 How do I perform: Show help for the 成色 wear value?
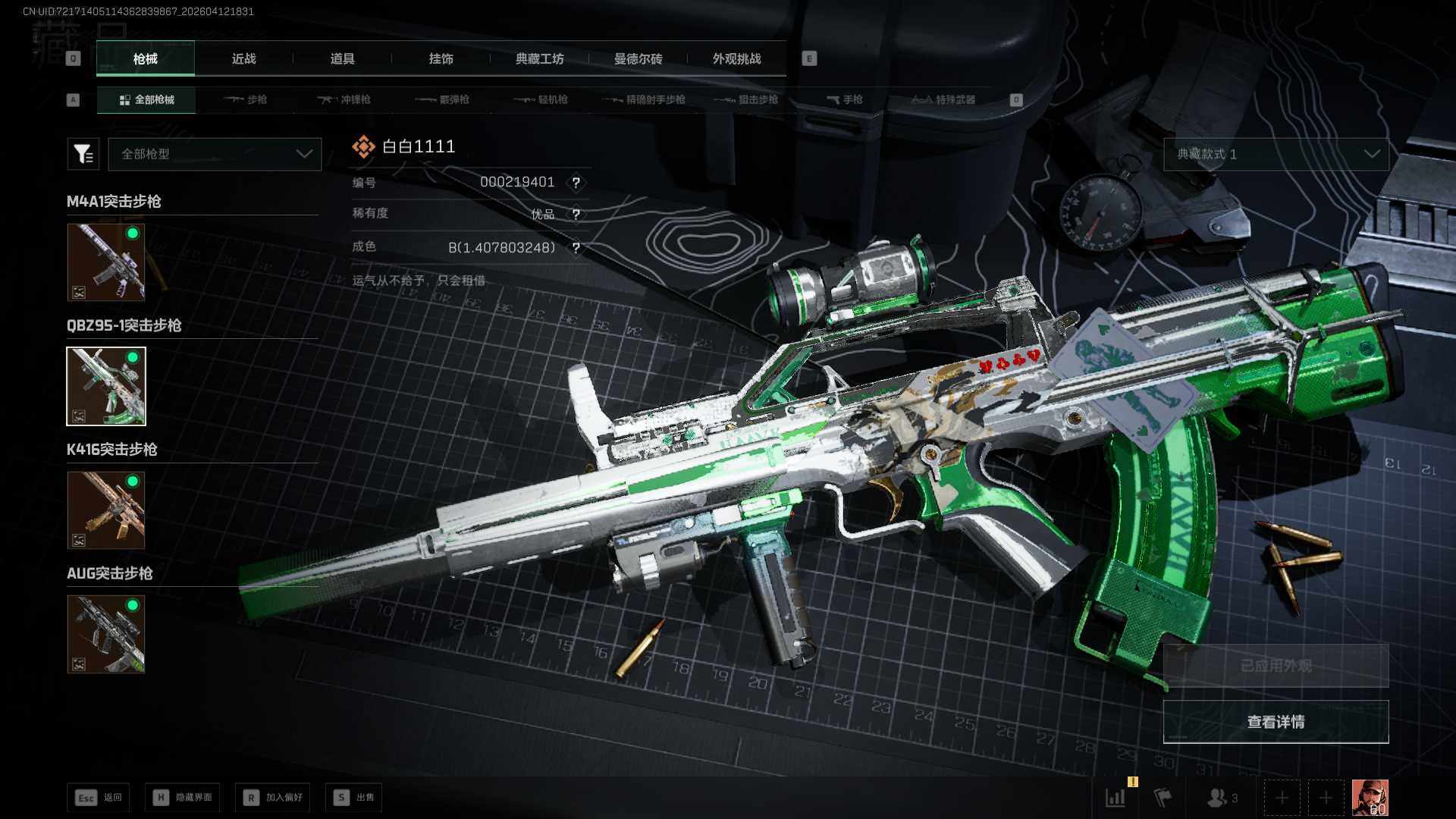point(576,248)
